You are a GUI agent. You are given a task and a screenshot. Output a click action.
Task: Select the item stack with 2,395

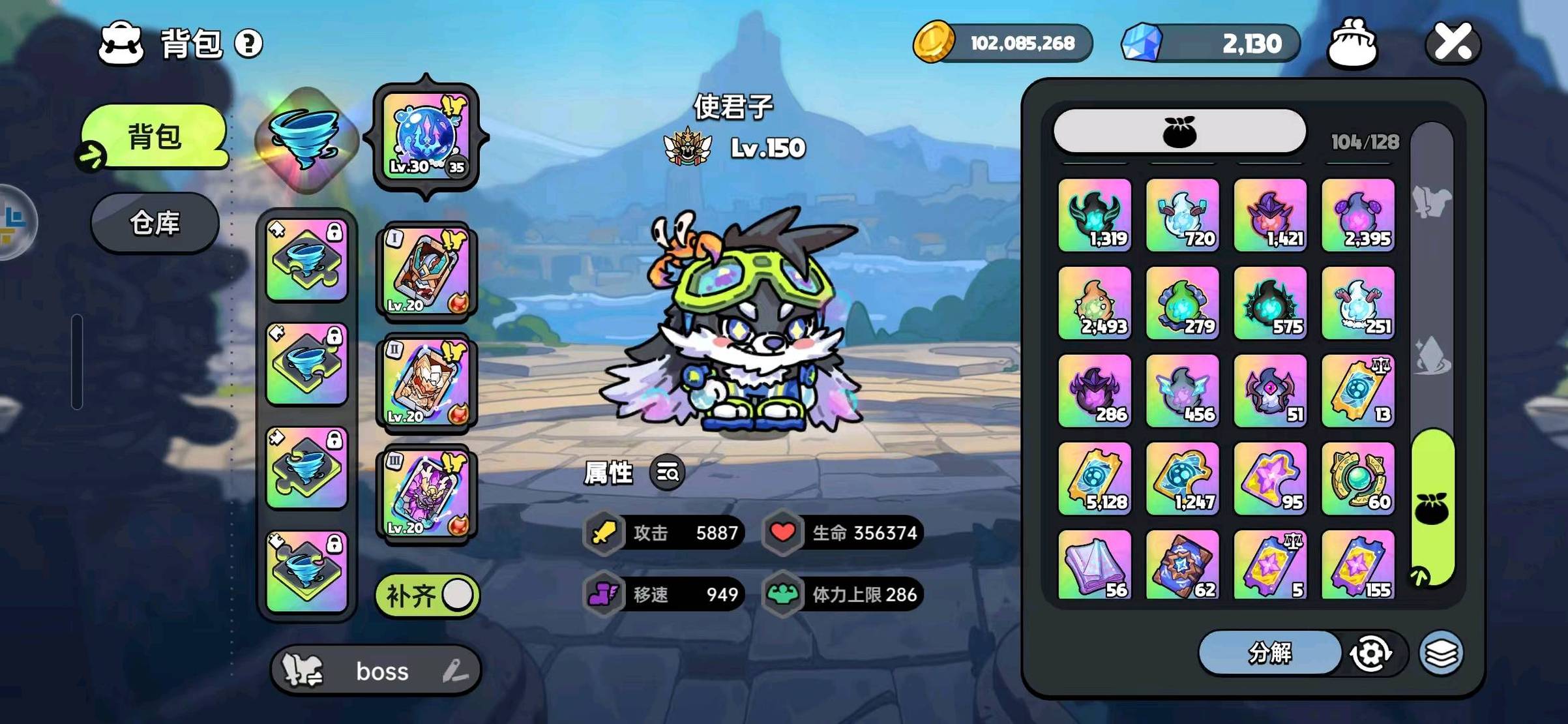[x=1358, y=215]
